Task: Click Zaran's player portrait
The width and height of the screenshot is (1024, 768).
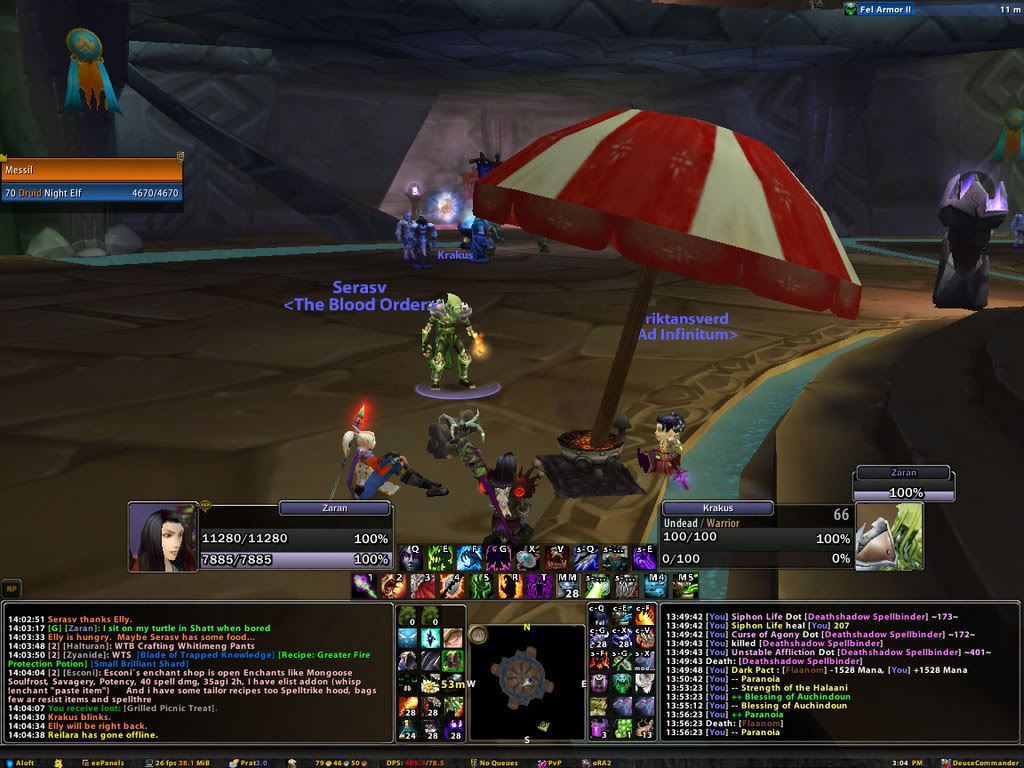Action: tap(163, 537)
